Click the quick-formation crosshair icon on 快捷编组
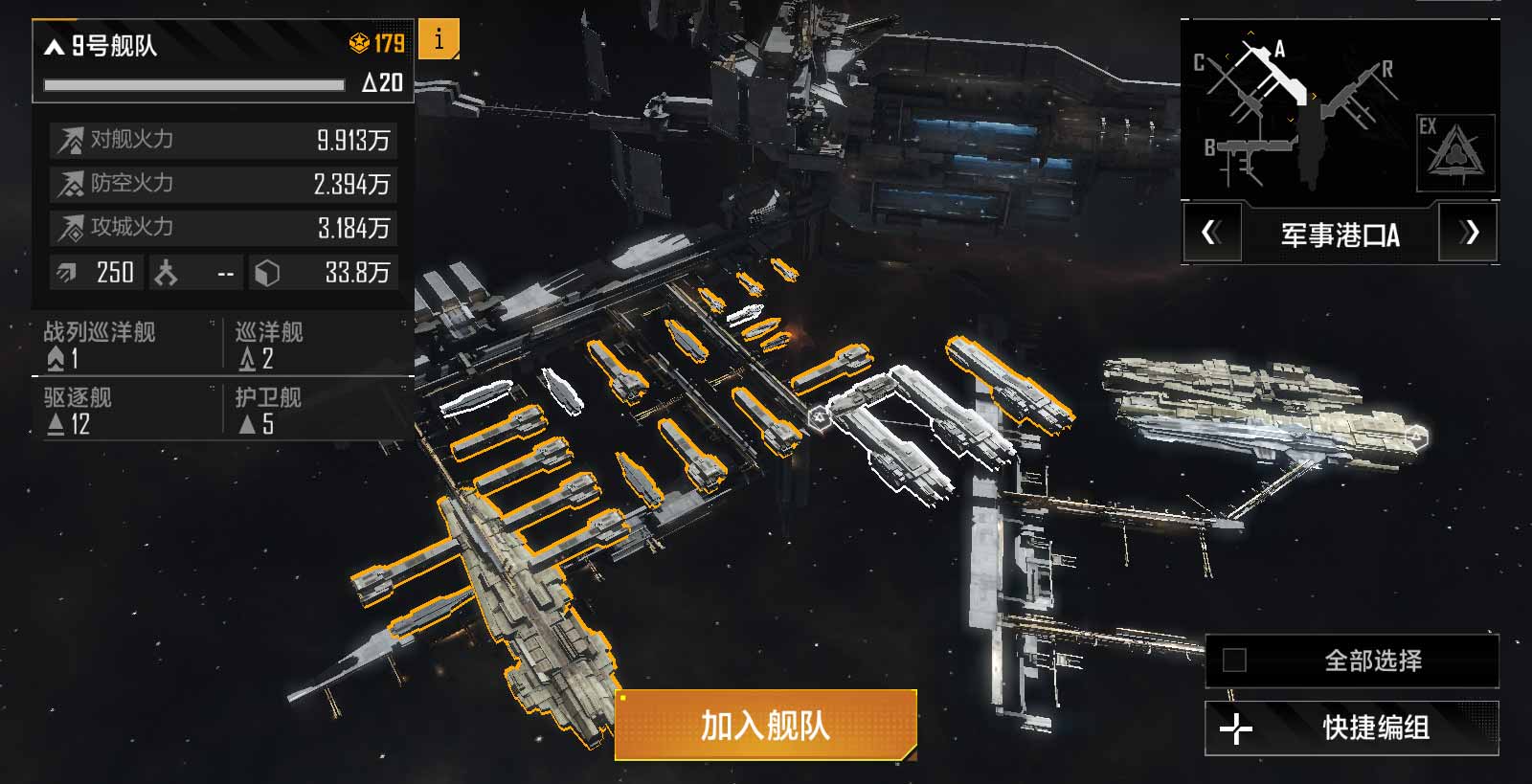The width and height of the screenshot is (1532, 784). point(1236,728)
